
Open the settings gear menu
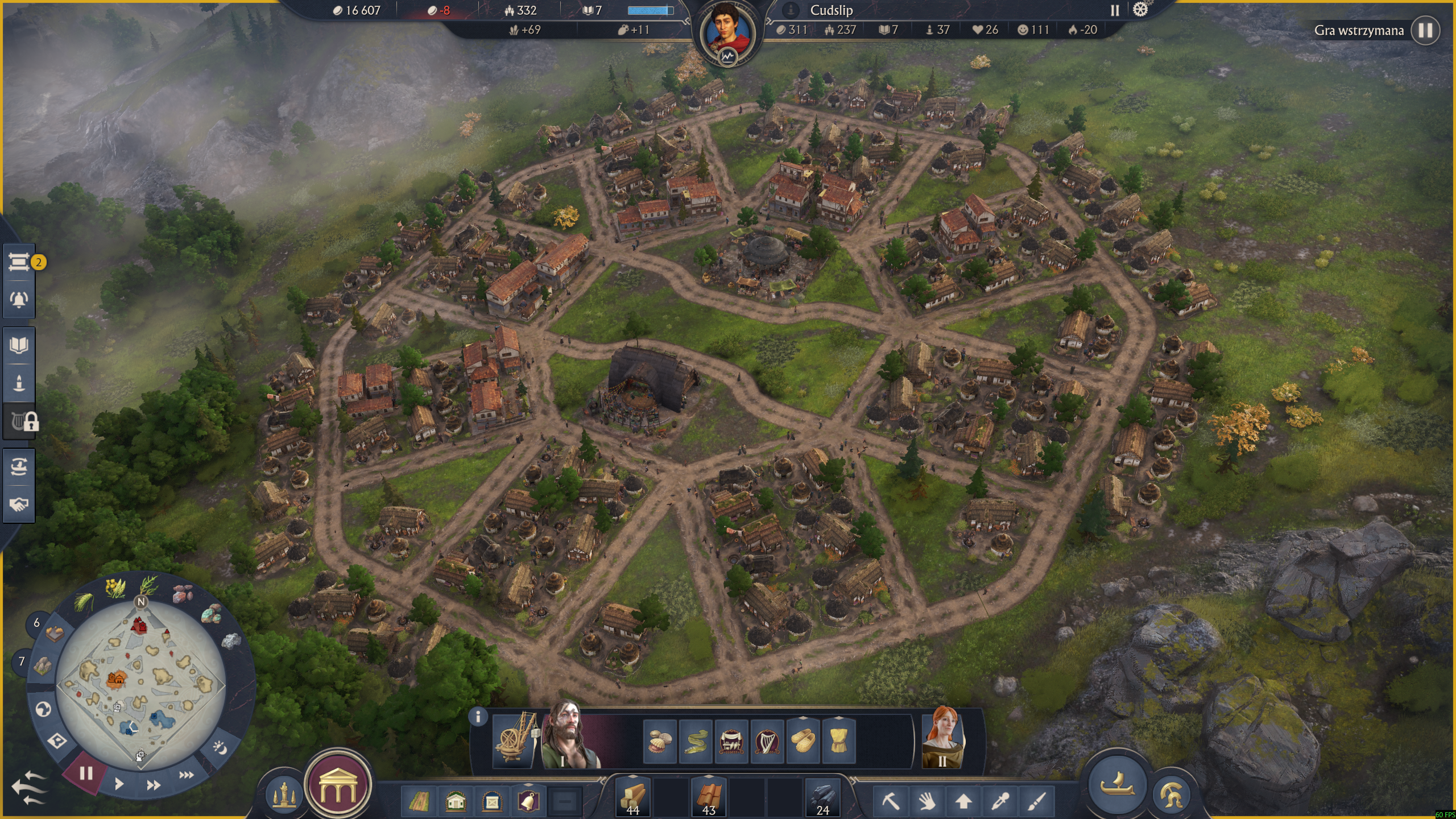[x=1140, y=10]
